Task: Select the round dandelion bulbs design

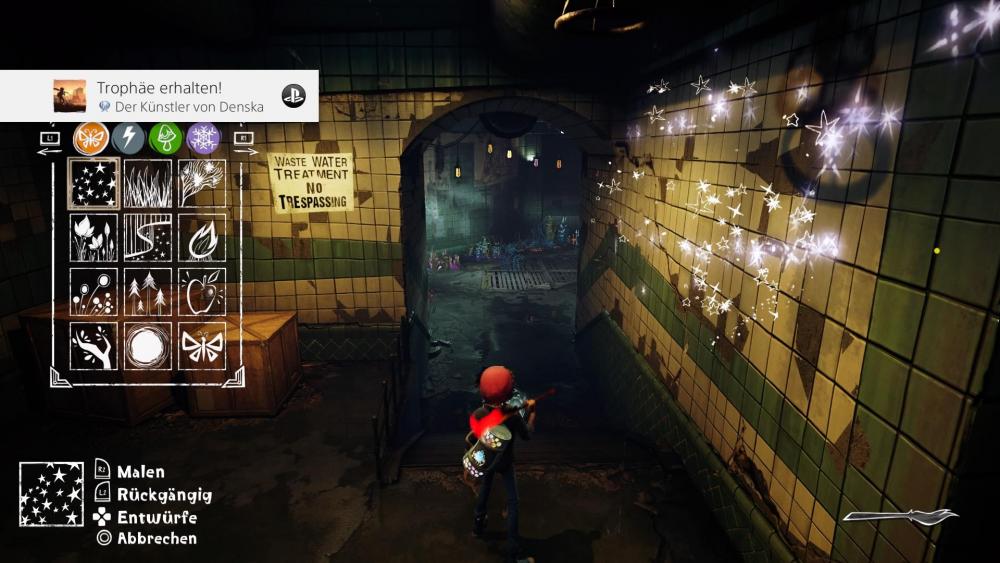Action: 94,292
